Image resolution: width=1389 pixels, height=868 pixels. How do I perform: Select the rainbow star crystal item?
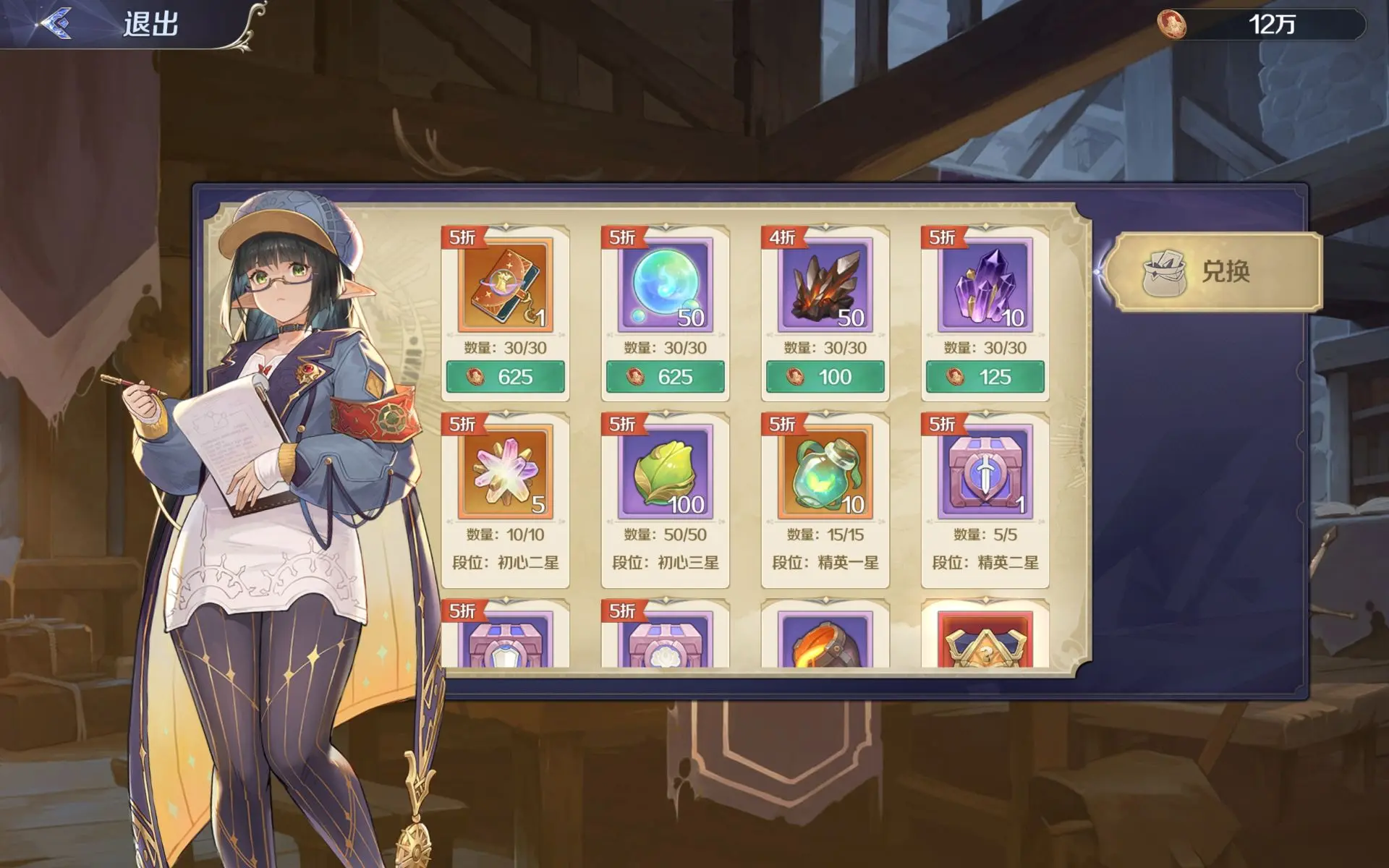point(505,472)
